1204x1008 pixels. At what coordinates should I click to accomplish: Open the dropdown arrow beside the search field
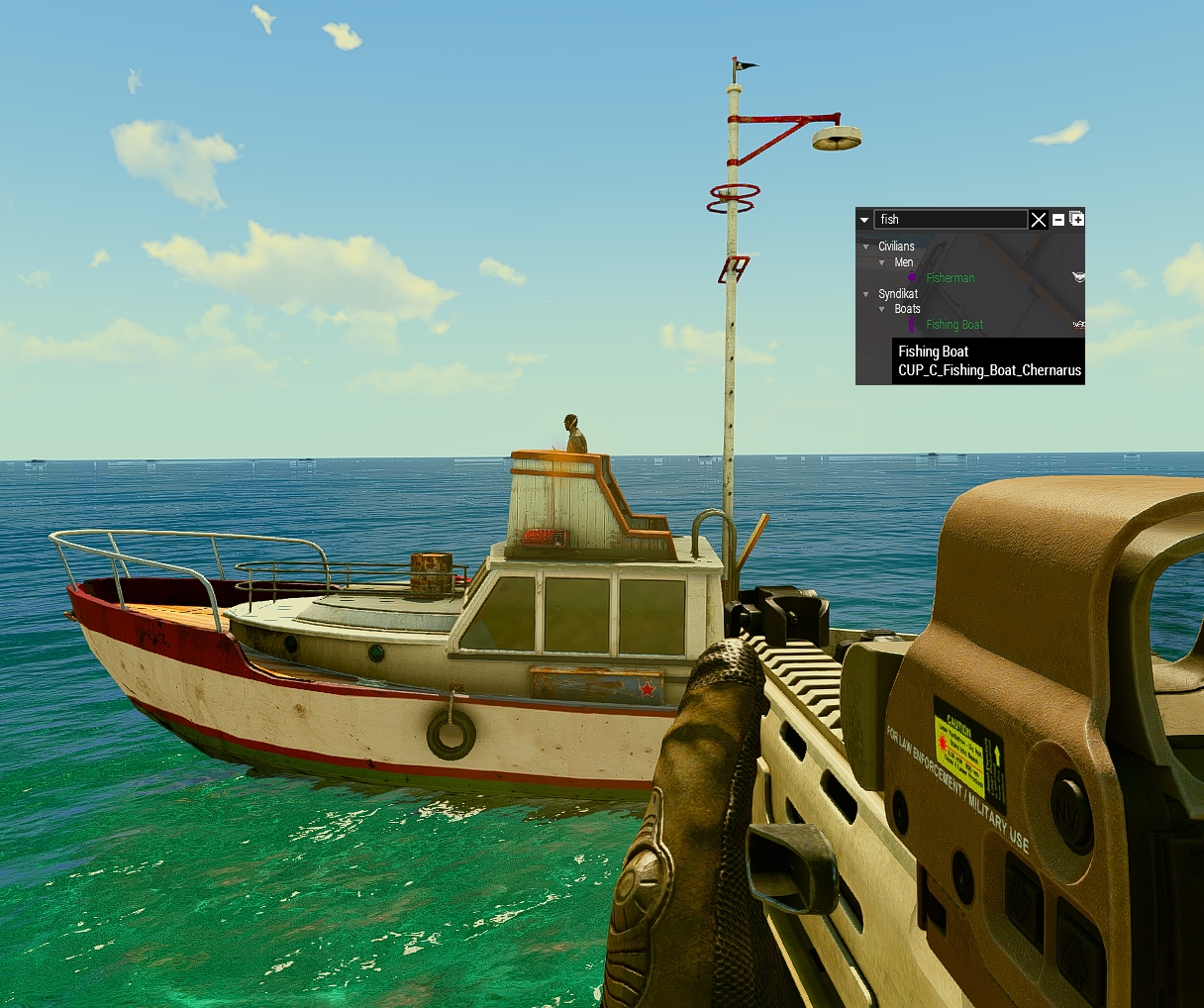tap(864, 220)
